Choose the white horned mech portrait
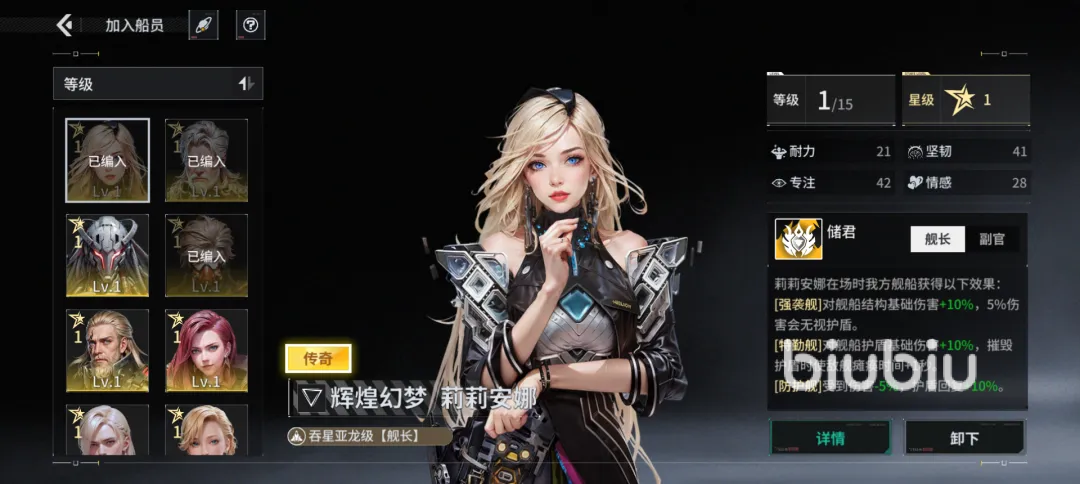The height and width of the screenshot is (484, 1080). point(107,255)
